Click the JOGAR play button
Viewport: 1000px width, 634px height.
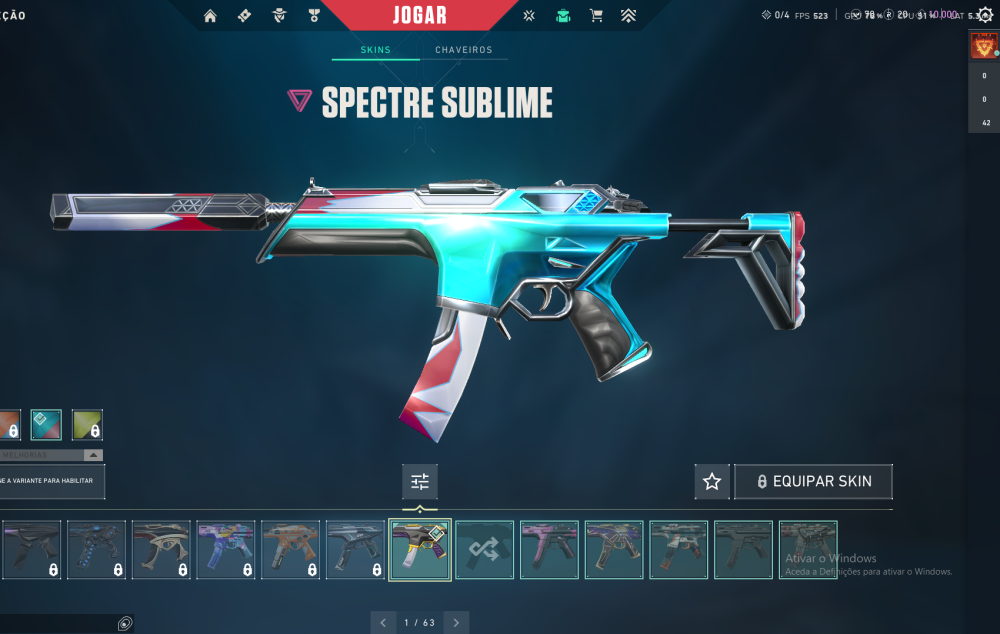(421, 15)
